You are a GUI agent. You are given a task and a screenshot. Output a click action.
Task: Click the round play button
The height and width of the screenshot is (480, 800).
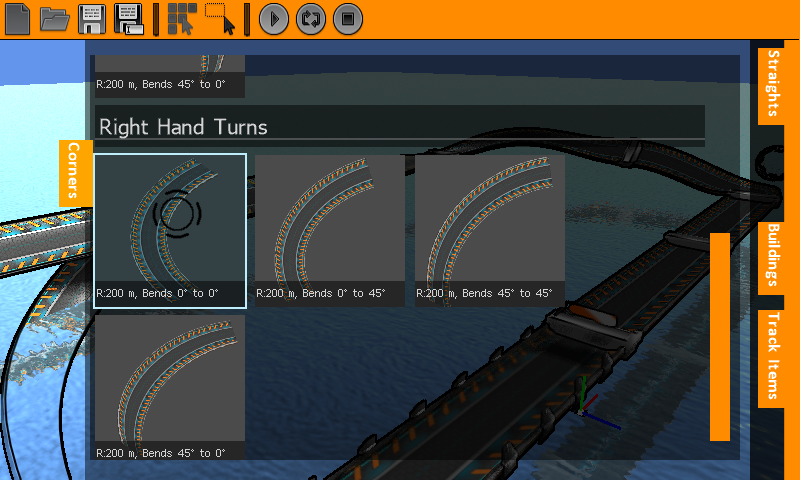274,19
